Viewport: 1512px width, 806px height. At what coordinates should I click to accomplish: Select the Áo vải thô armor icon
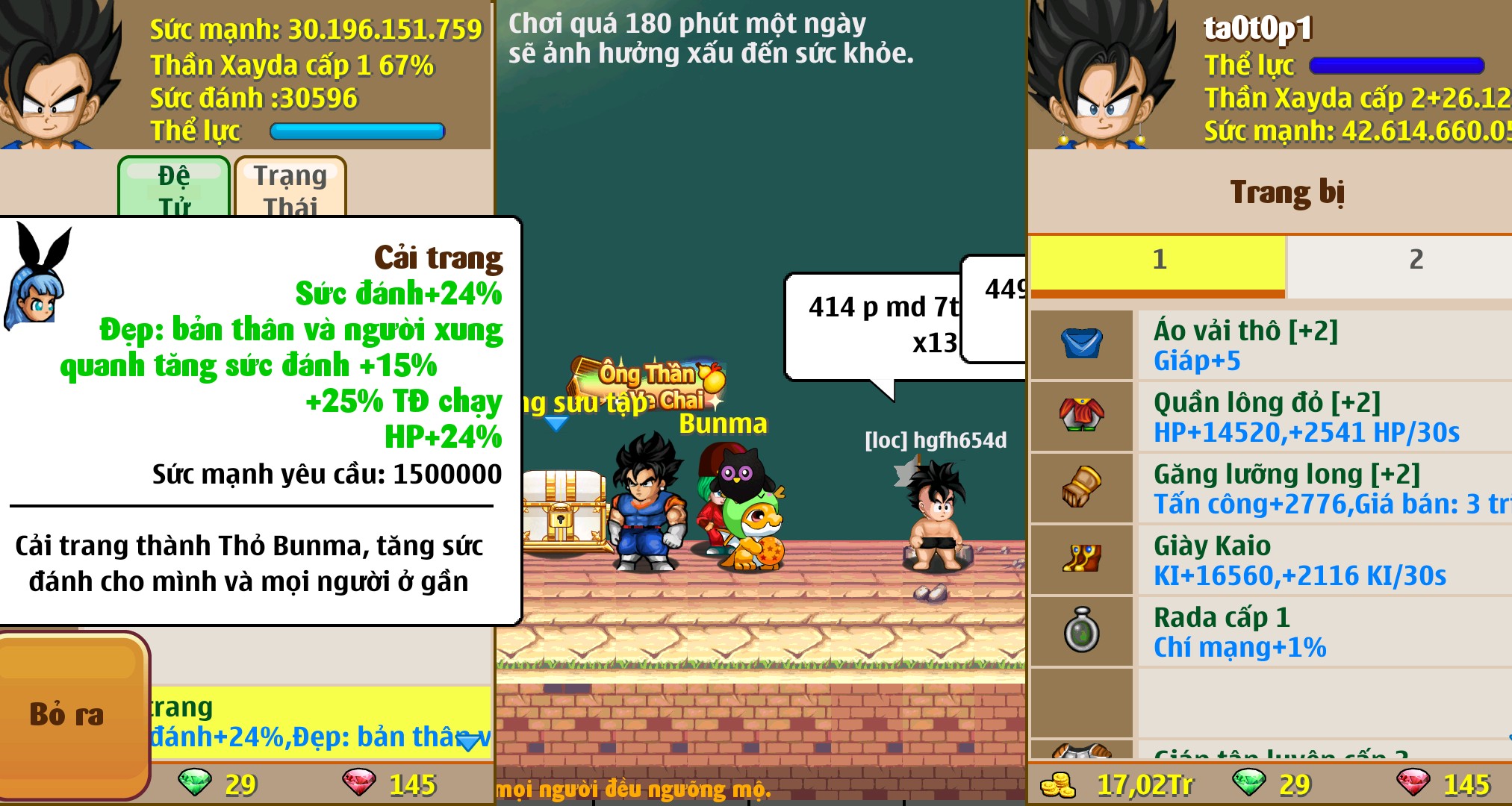point(1081,345)
